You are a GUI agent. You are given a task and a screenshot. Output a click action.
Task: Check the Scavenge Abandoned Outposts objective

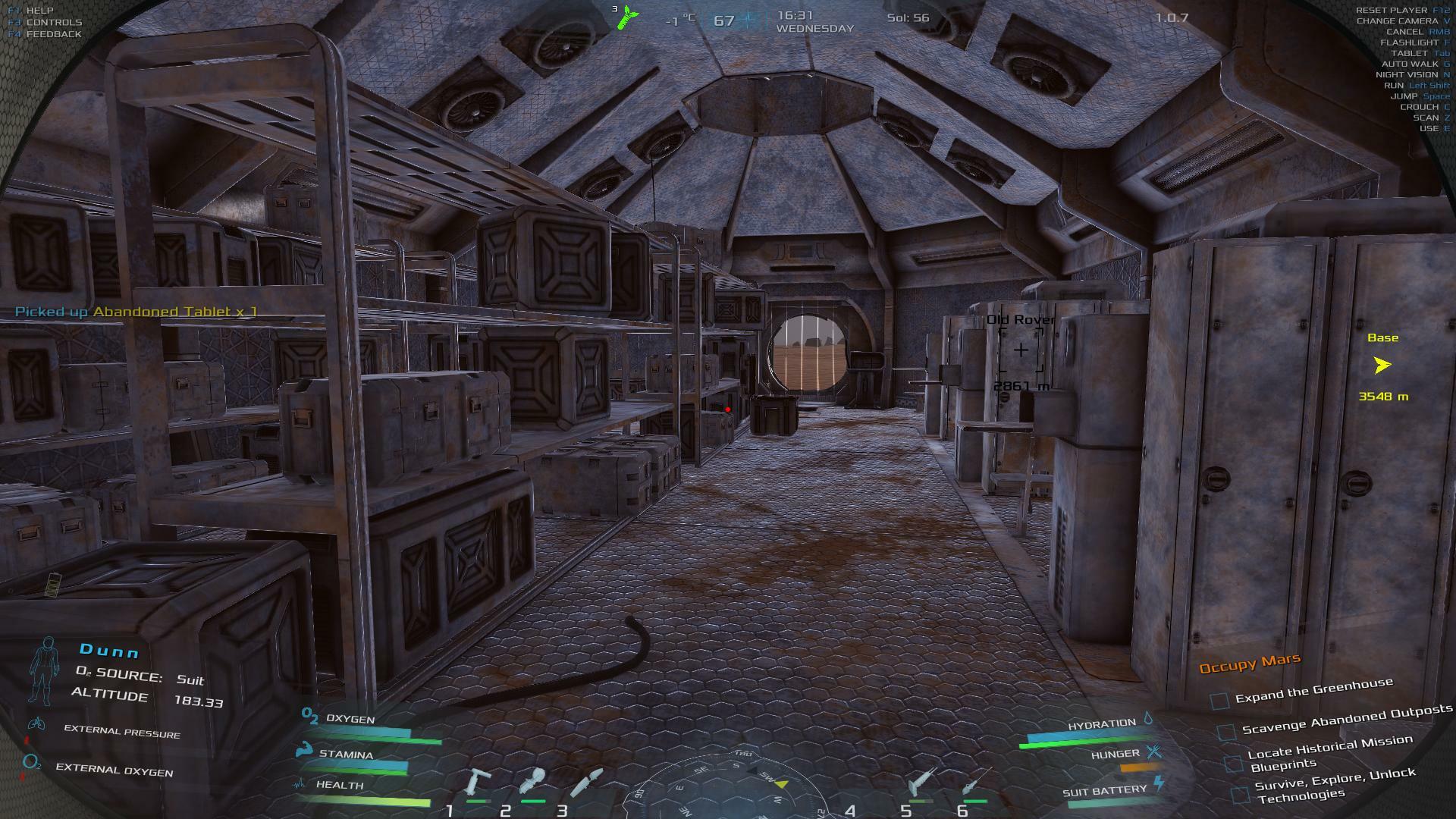point(1226,732)
